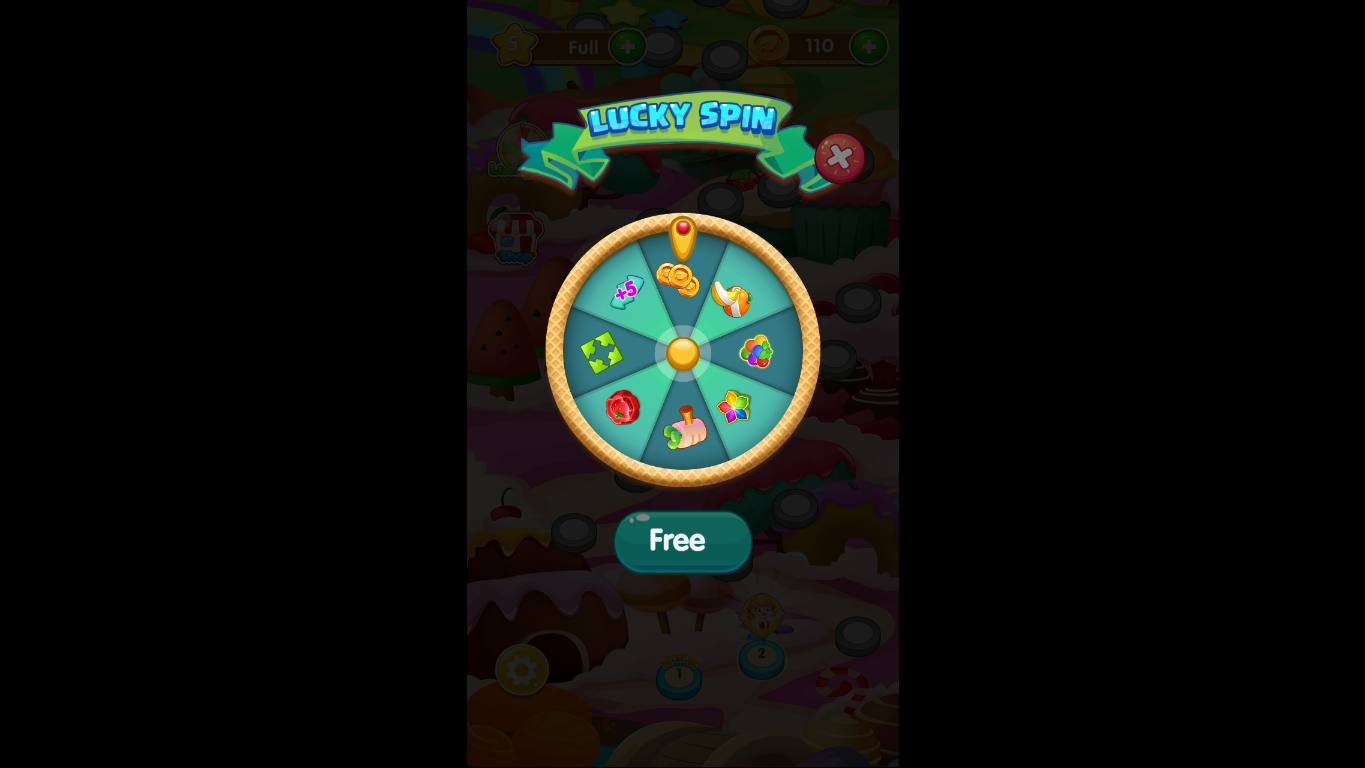
Task: Click the character avatar above level 2
Action: [x=763, y=615]
